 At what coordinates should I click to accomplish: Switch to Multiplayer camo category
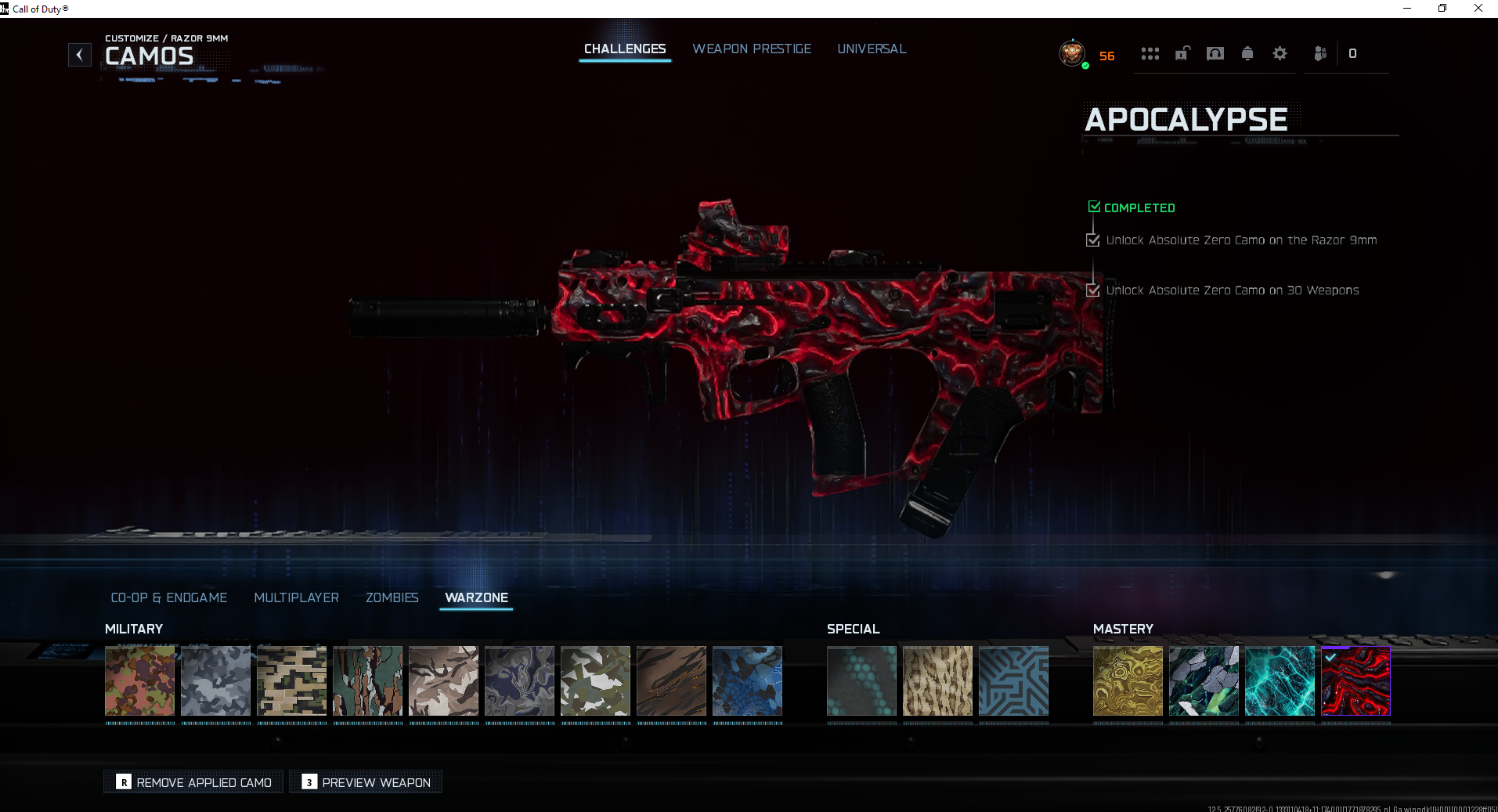(x=296, y=597)
